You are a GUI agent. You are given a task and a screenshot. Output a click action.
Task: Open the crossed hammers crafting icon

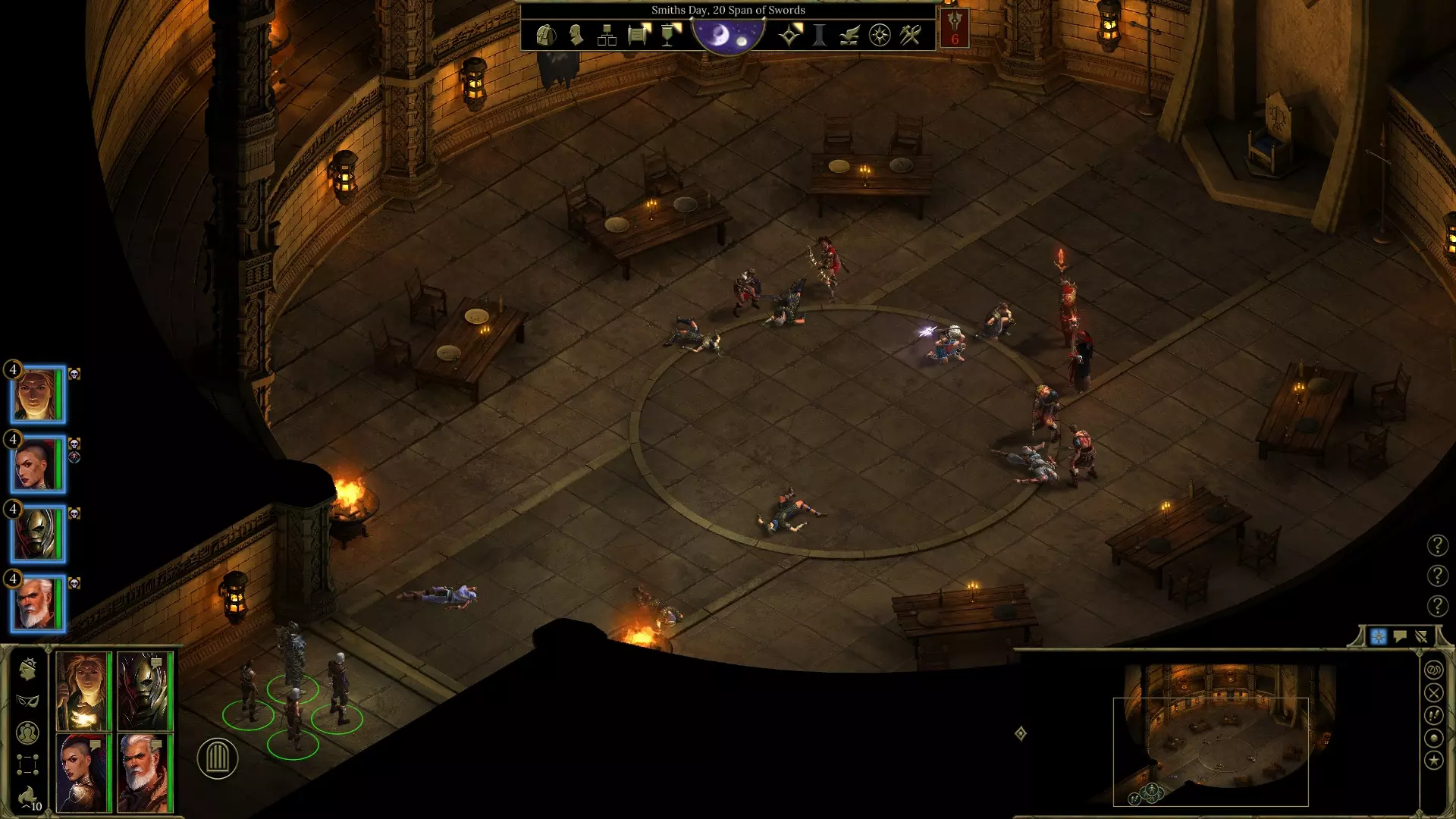coord(910,35)
